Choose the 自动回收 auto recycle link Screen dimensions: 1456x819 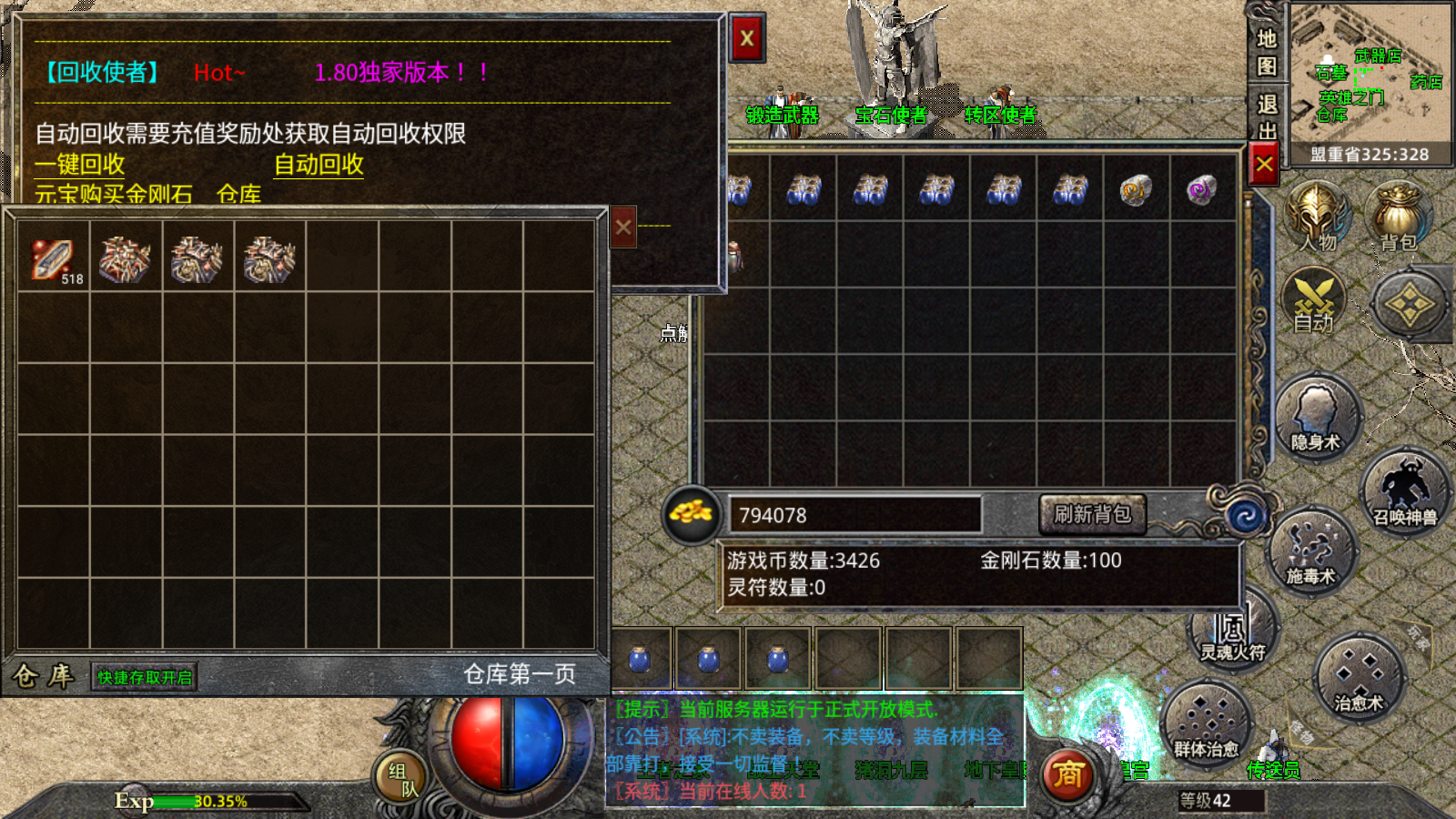click(318, 165)
